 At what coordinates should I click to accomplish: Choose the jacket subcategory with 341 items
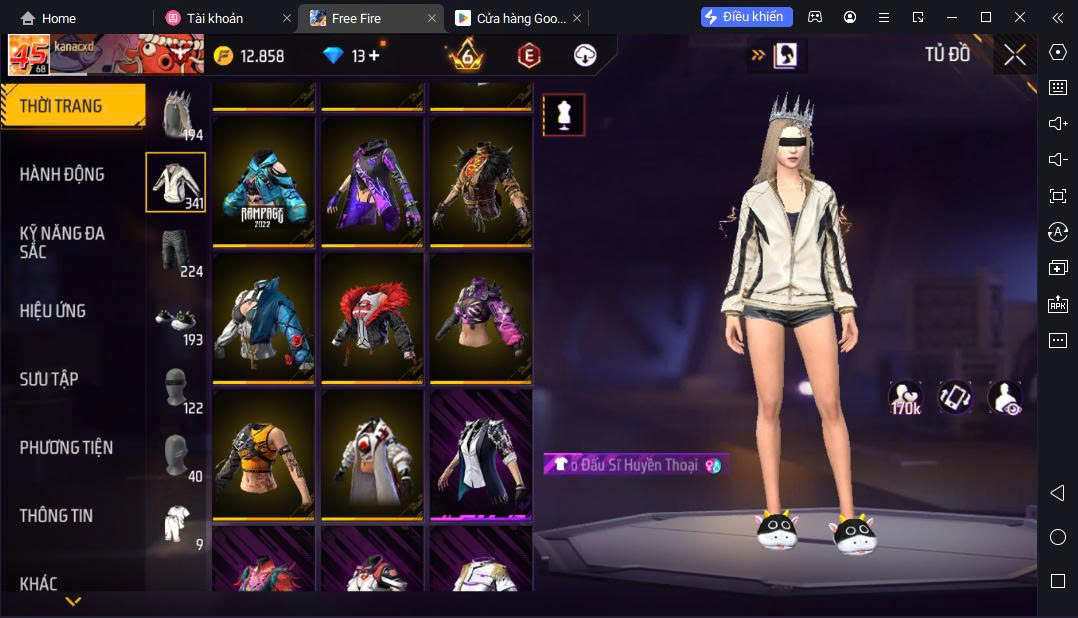click(x=176, y=182)
